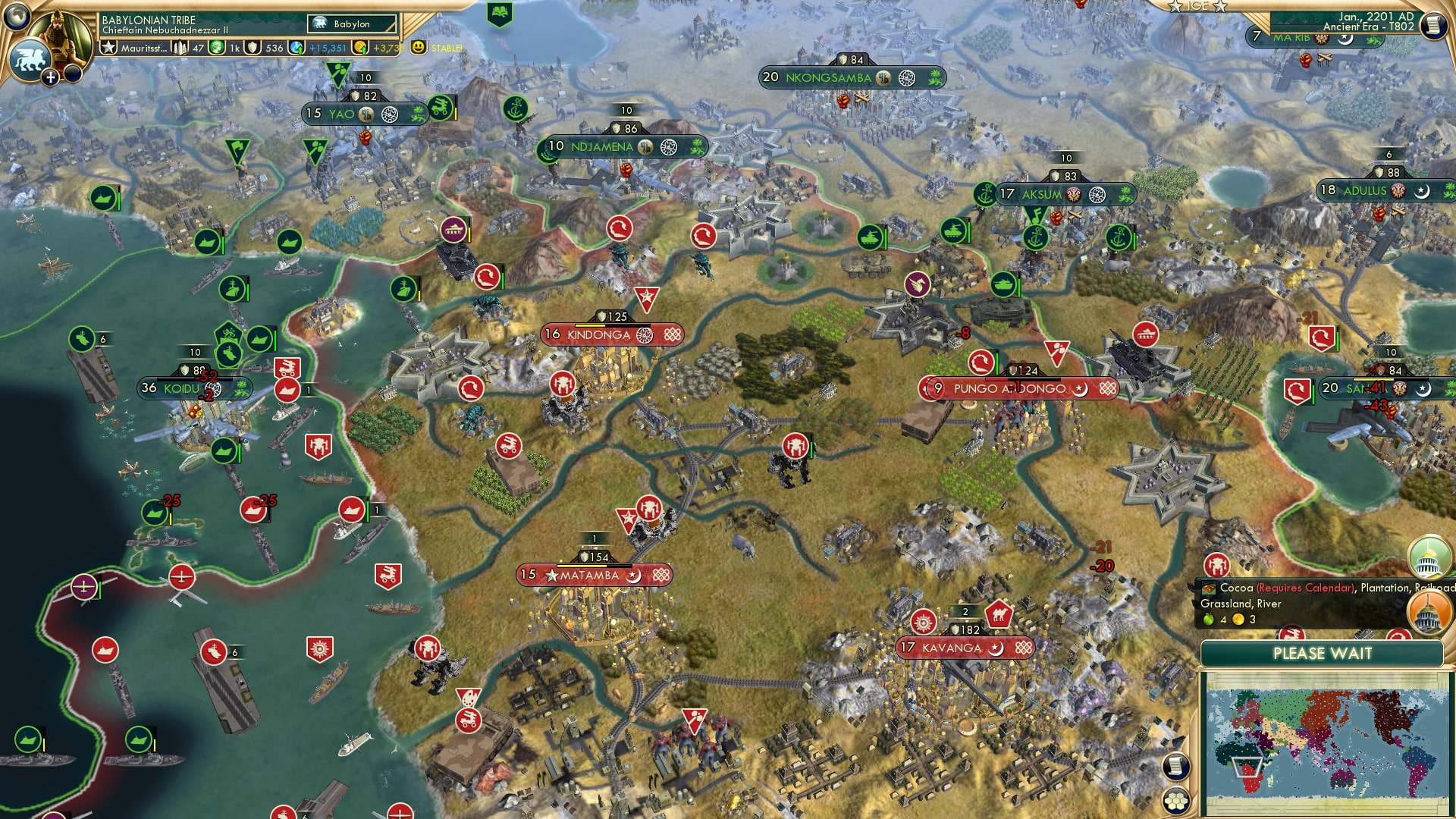
Task: Expand the Babylon name dropdown box
Action: click(351, 24)
